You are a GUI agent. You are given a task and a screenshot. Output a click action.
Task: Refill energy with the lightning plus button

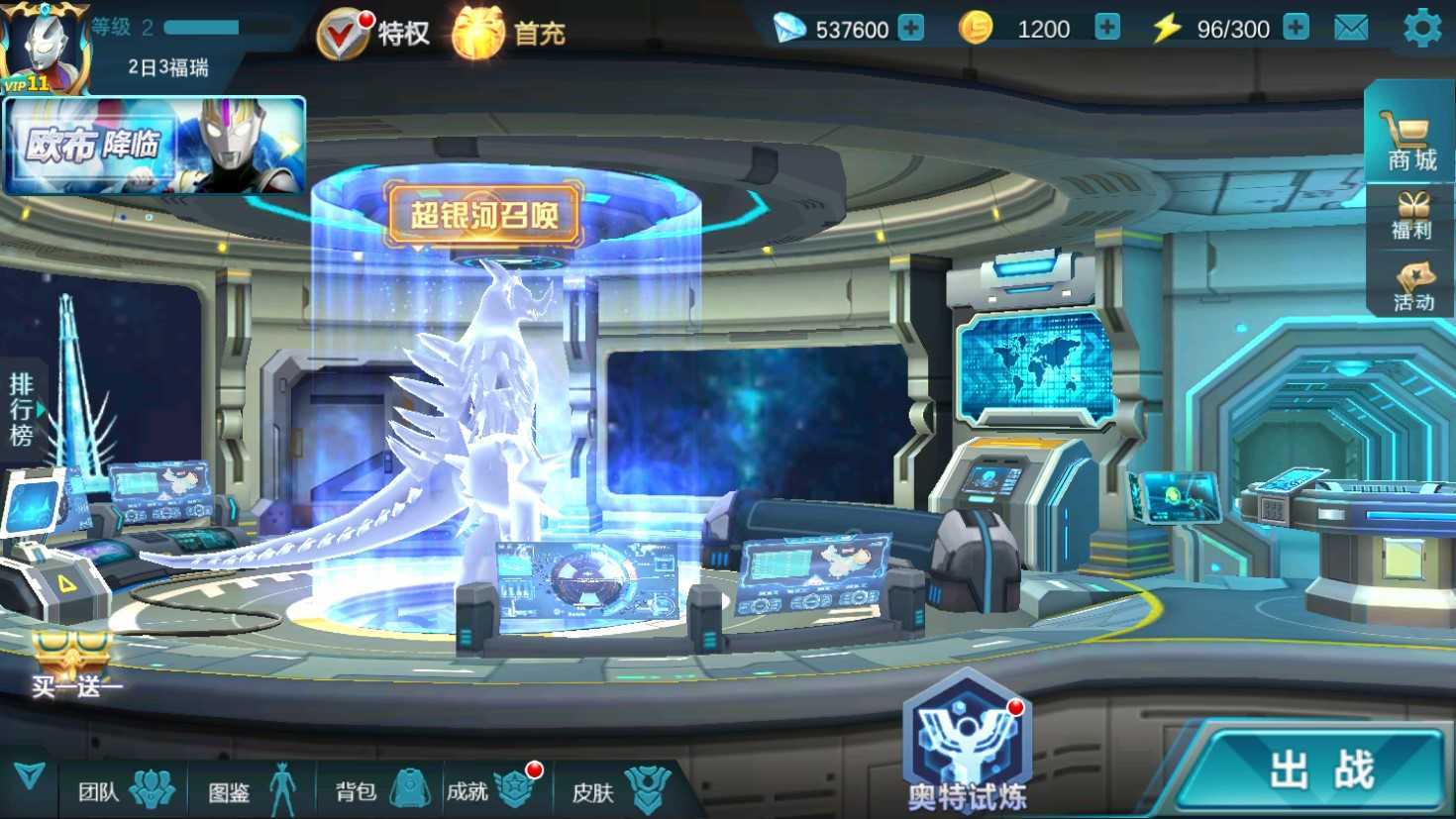pyautogui.click(x=1296, y=29)
